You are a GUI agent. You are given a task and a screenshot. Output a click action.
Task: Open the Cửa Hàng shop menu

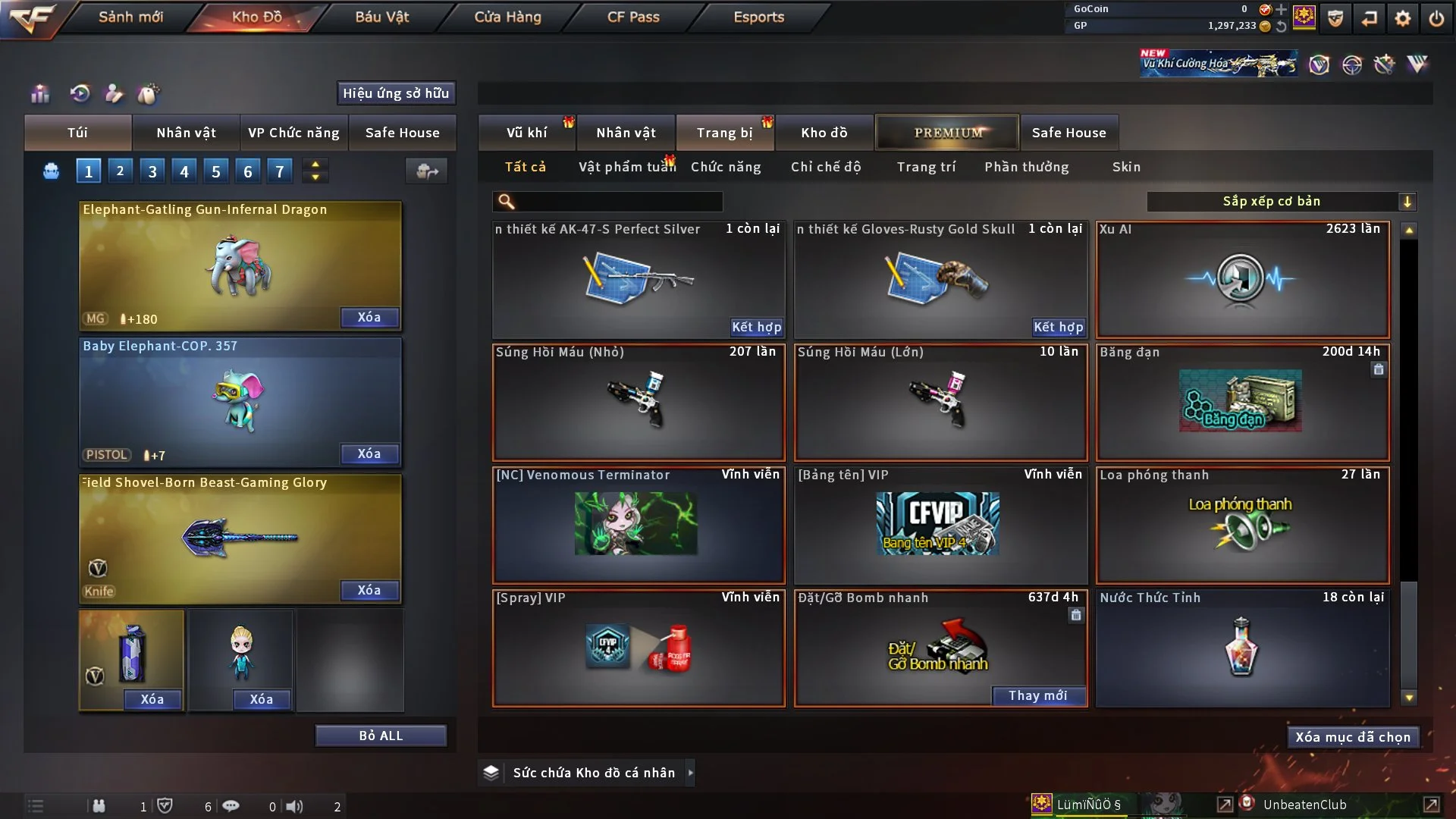click(x=507, y=17)
